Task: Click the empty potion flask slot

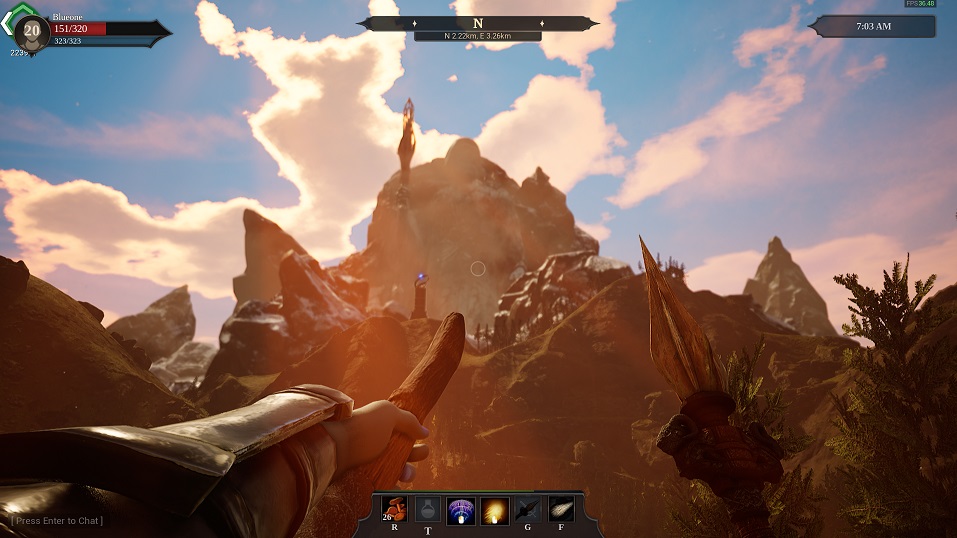Action: [x=428, y=510]
